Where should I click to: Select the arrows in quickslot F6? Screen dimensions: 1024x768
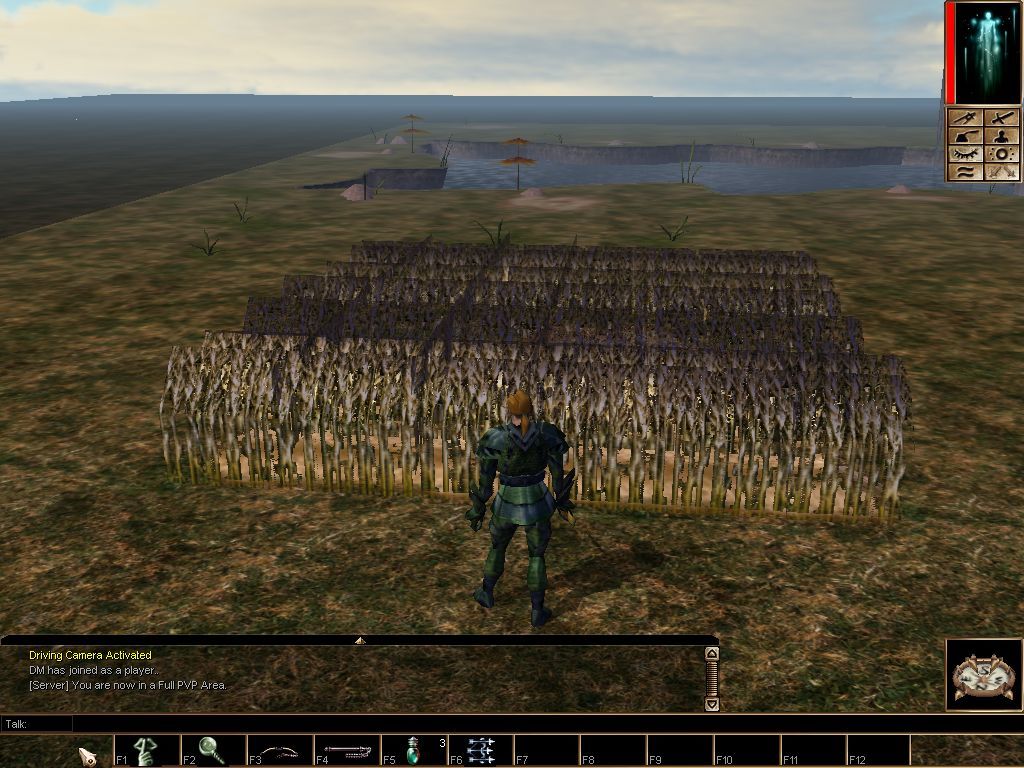pyautogui.click(x=480, y=750)
